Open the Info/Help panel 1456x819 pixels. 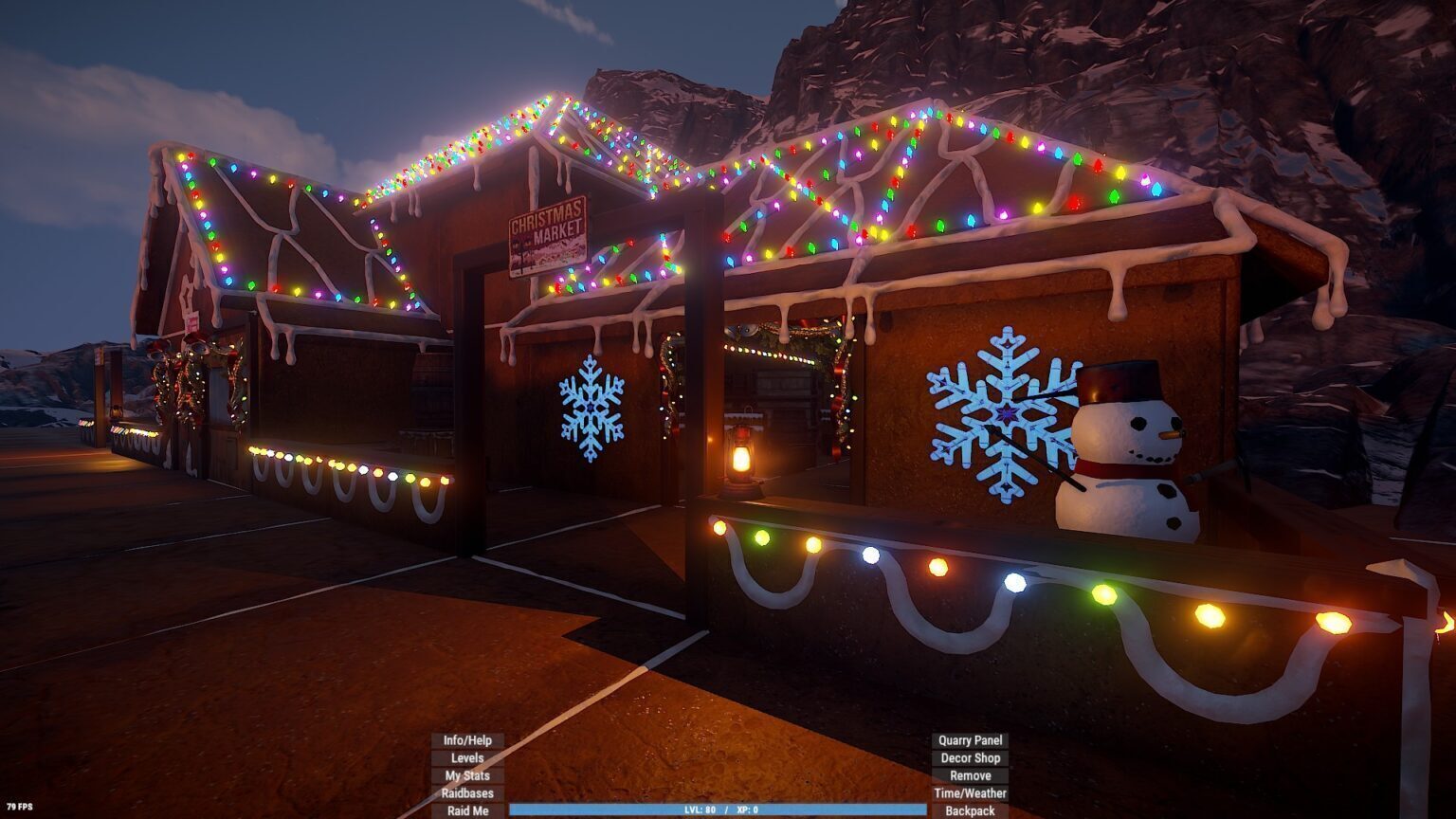click(x=467, y=740)
